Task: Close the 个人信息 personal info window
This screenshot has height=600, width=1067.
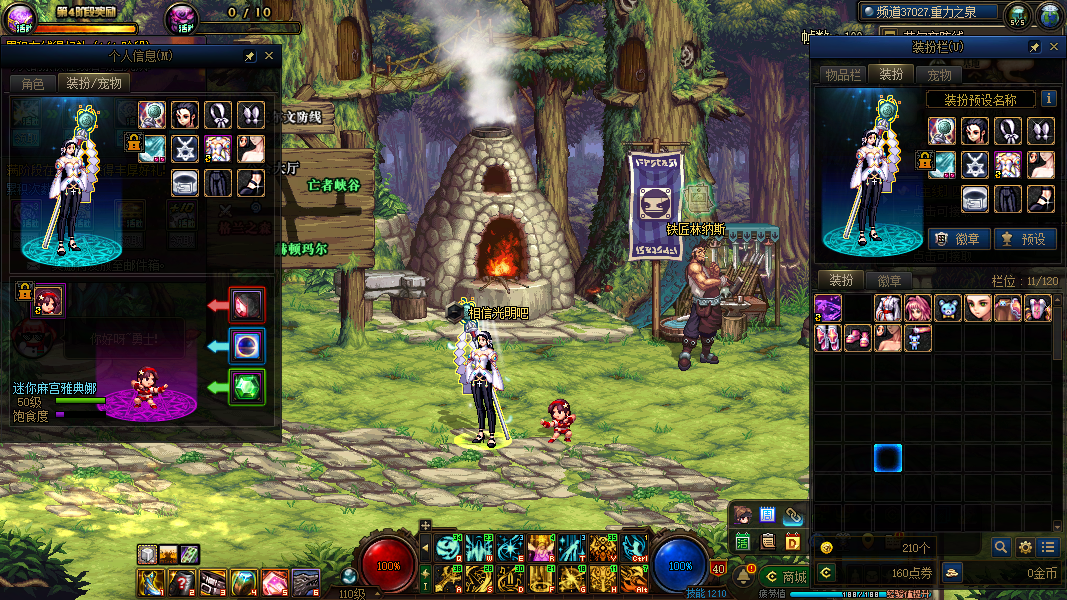Action: coord(268,57)
